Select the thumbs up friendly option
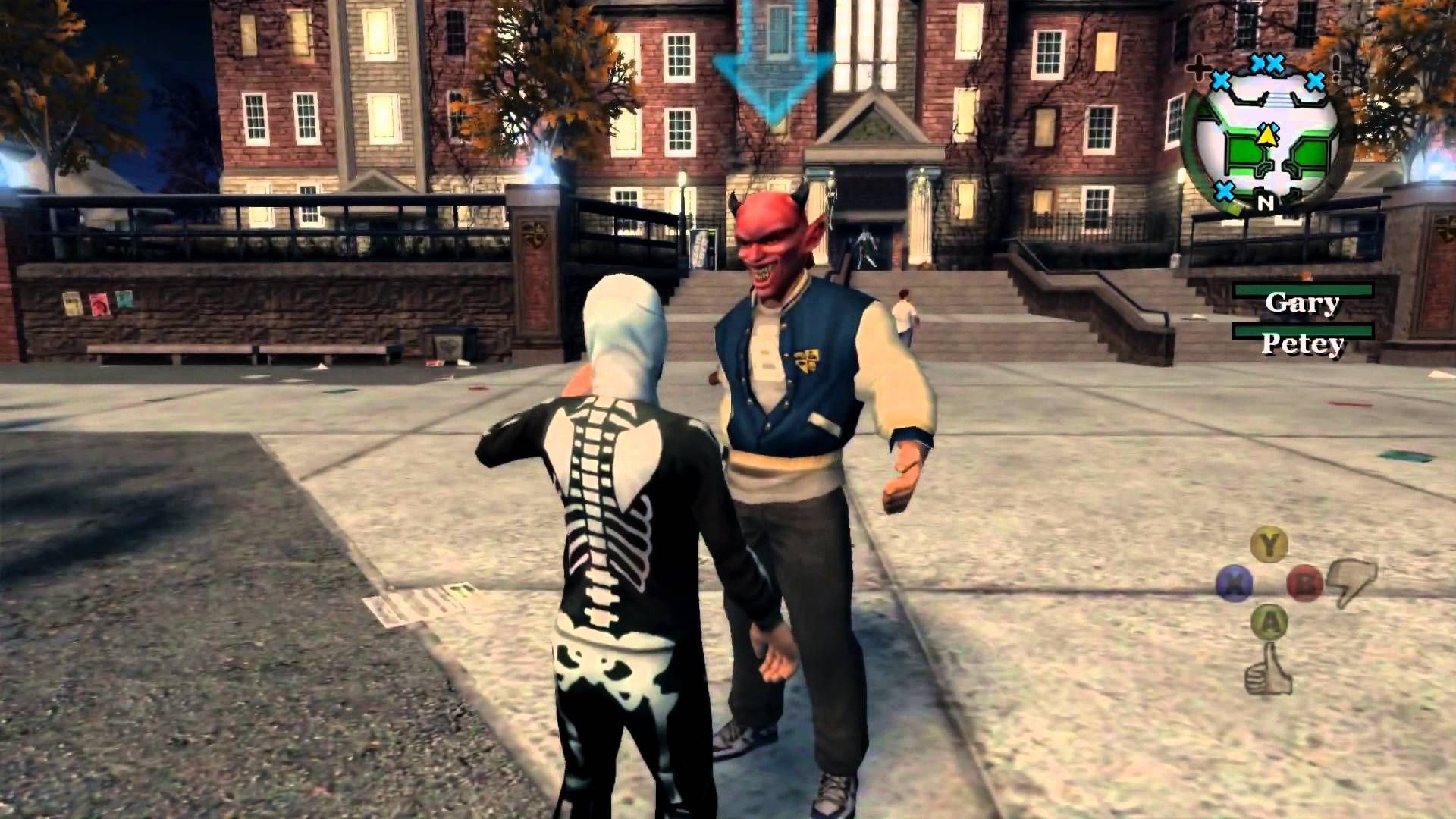This screenshot has height=819, width=1456. [x=1269, y=673]
